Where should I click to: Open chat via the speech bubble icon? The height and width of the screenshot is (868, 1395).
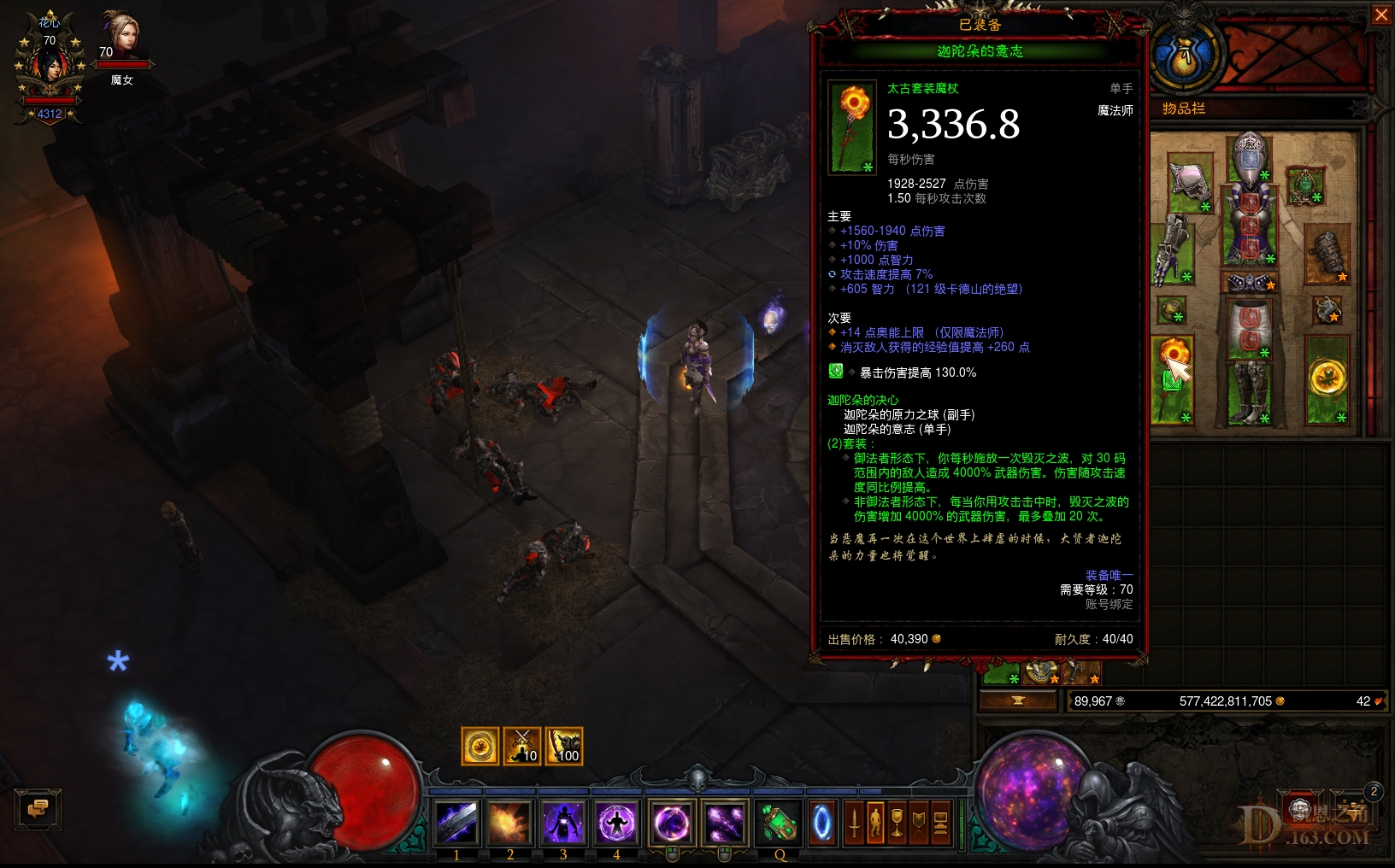point(37,809)
